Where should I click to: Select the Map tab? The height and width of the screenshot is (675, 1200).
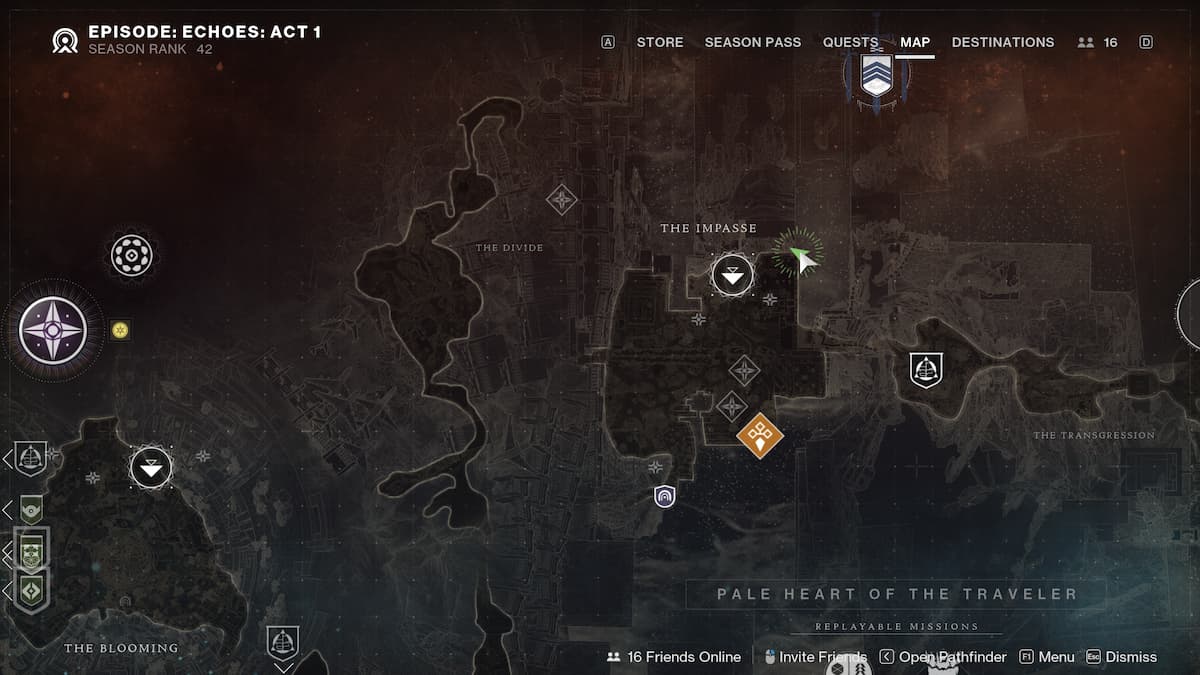pos(914,42)
